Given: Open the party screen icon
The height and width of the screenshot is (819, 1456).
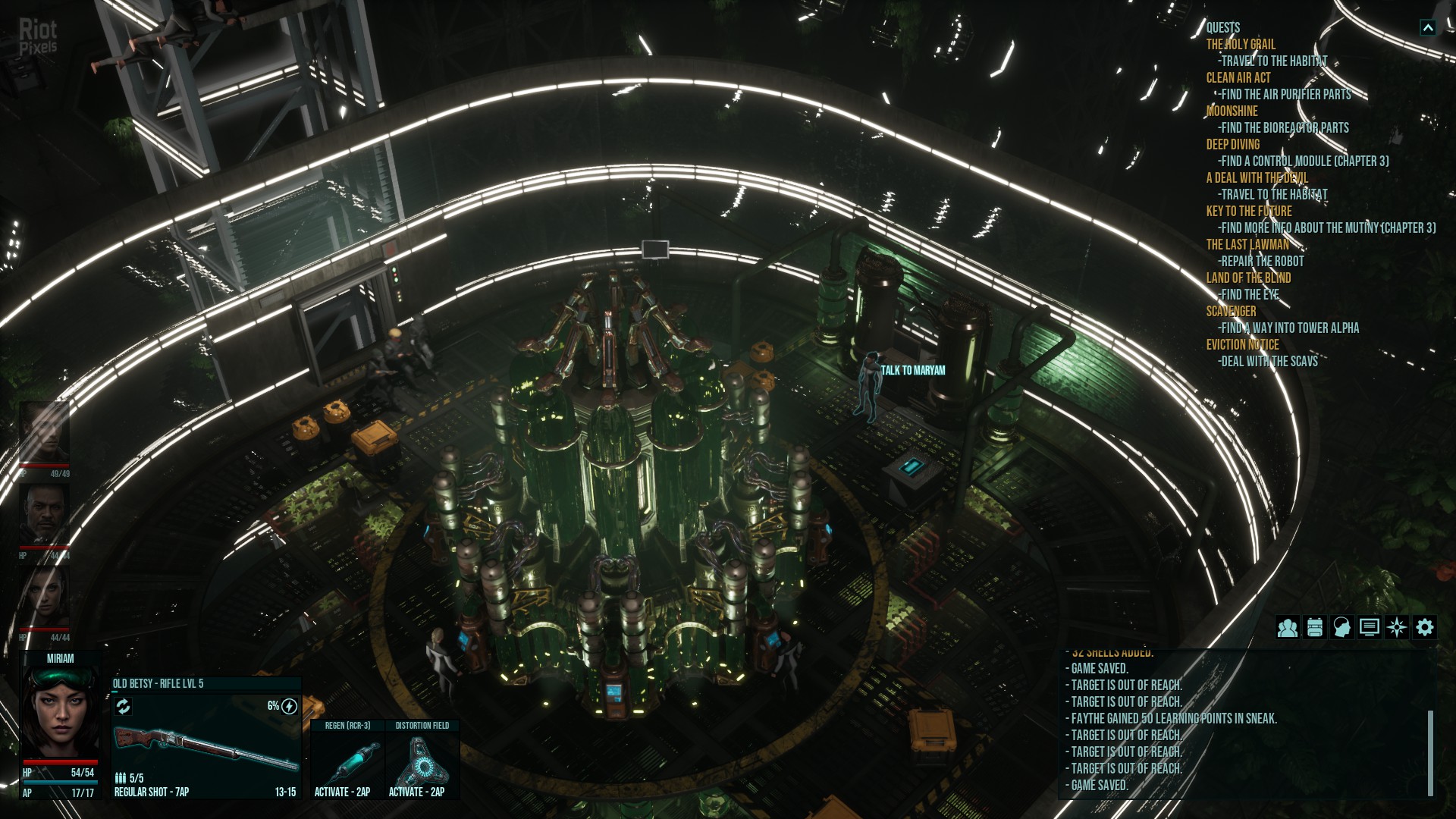Looking at the screenshot, I should pyautogui.click(x=1287, y=628).
